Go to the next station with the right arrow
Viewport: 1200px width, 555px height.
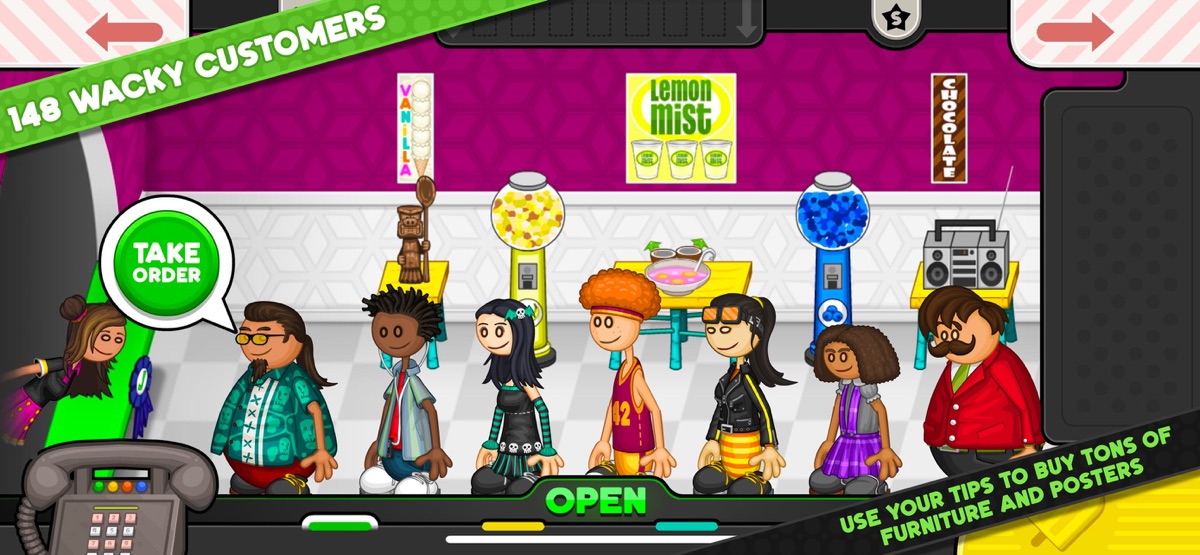(1075, 31)
